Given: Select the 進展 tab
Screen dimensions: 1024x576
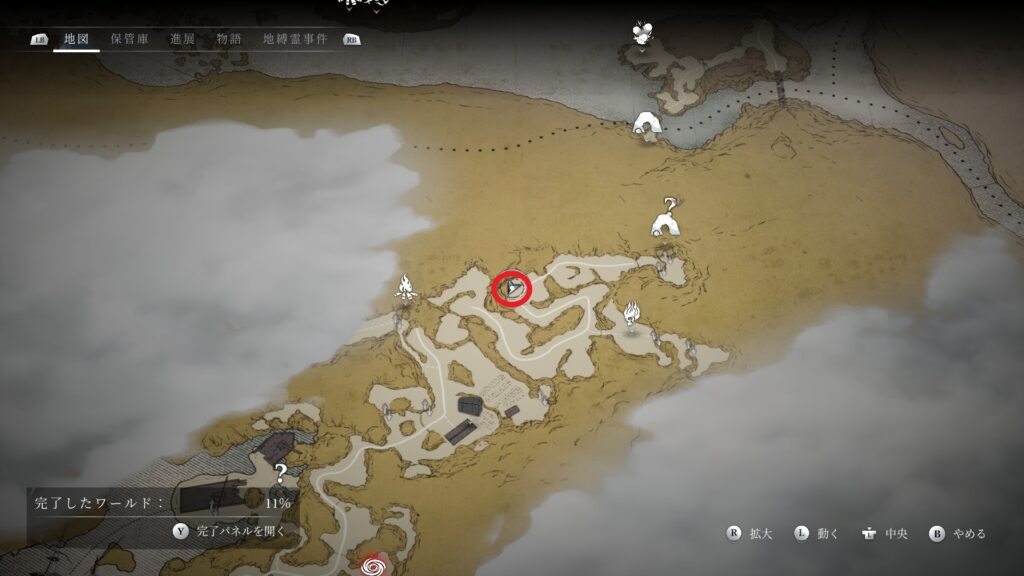Looking at the screenshot, I should point(182,40).
